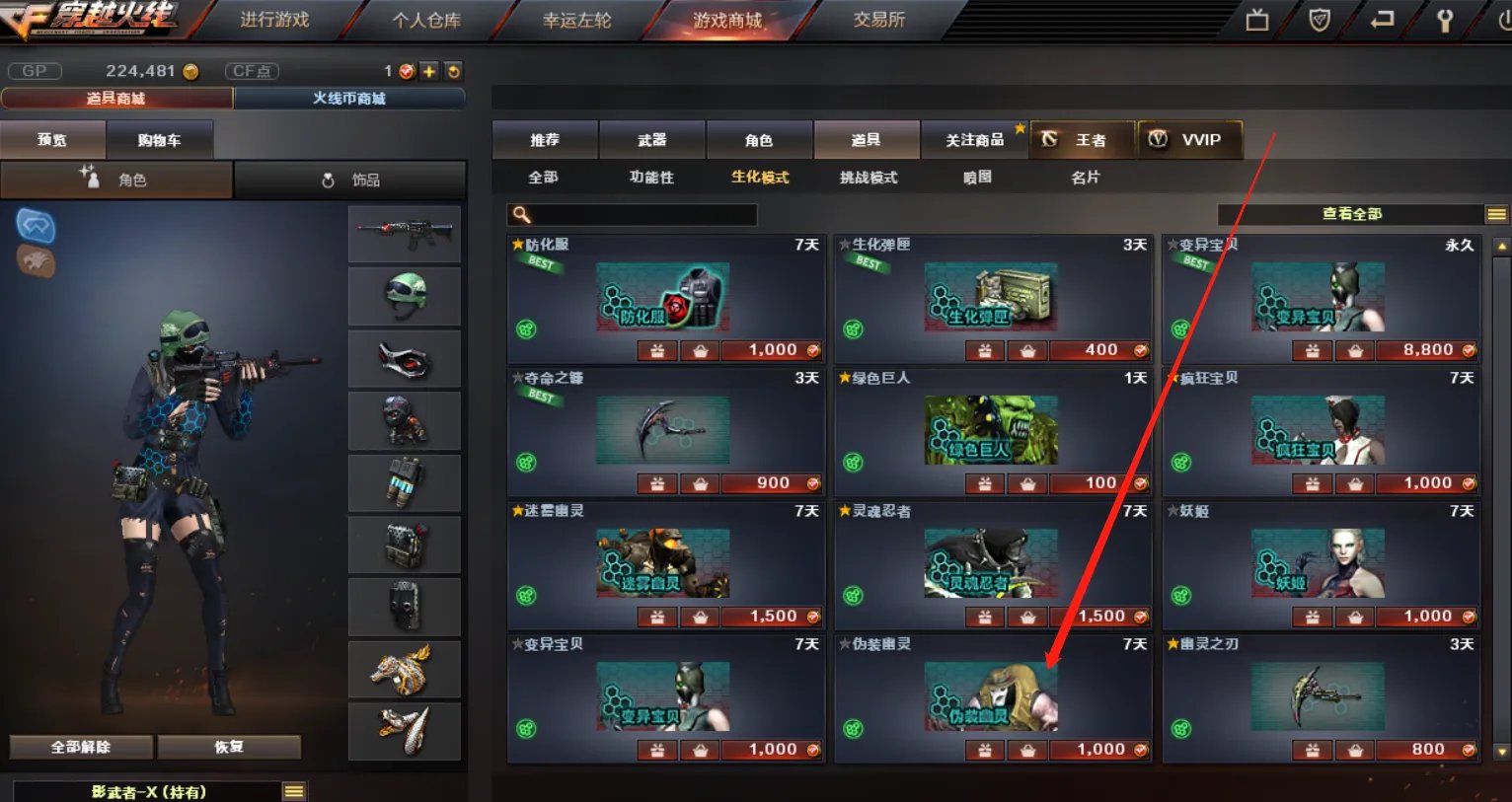Click the return arrow icon at top right
This screenshot has width=1512, height=802.
1381,20
